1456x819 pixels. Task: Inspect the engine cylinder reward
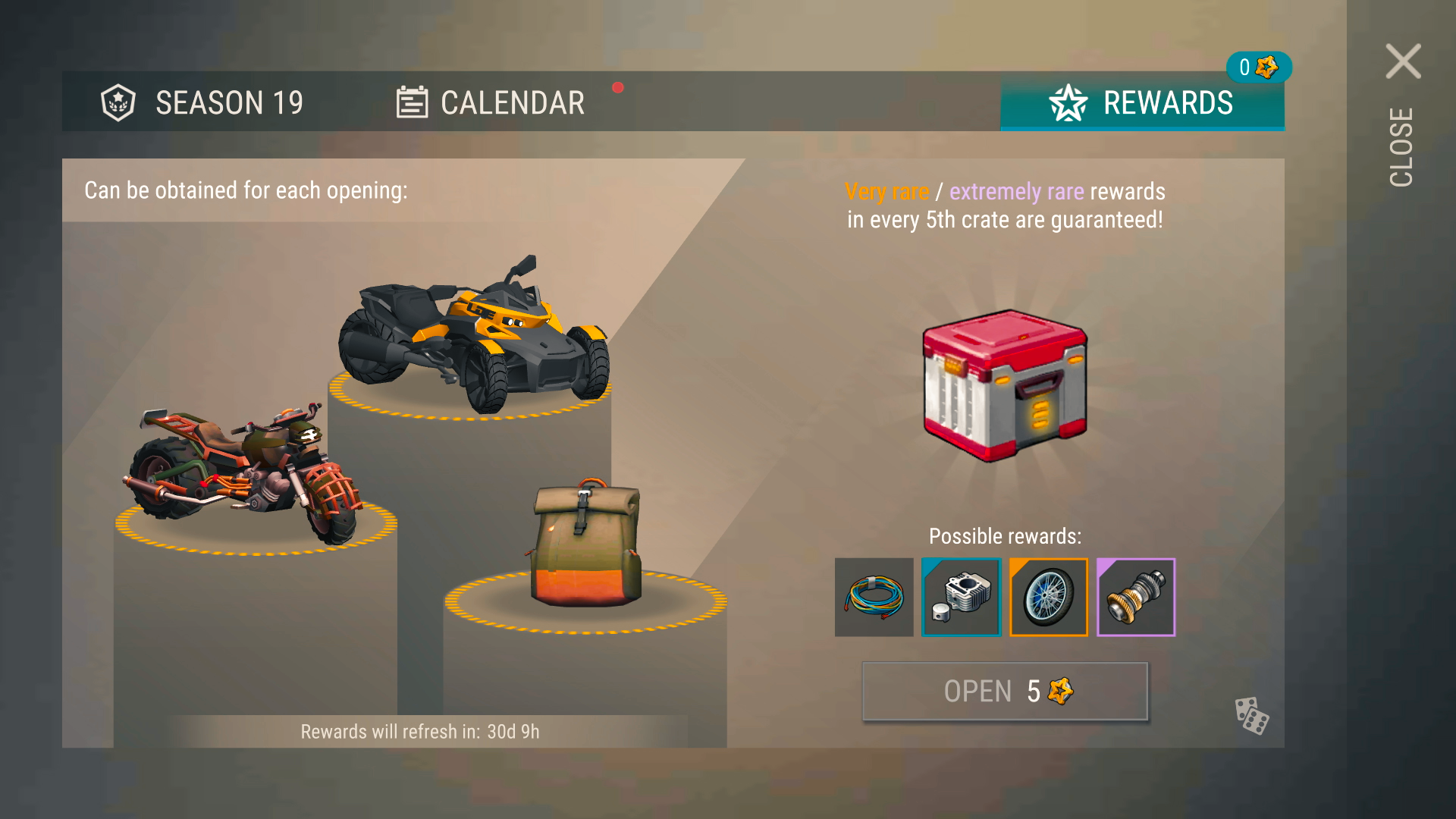point(962,598)
